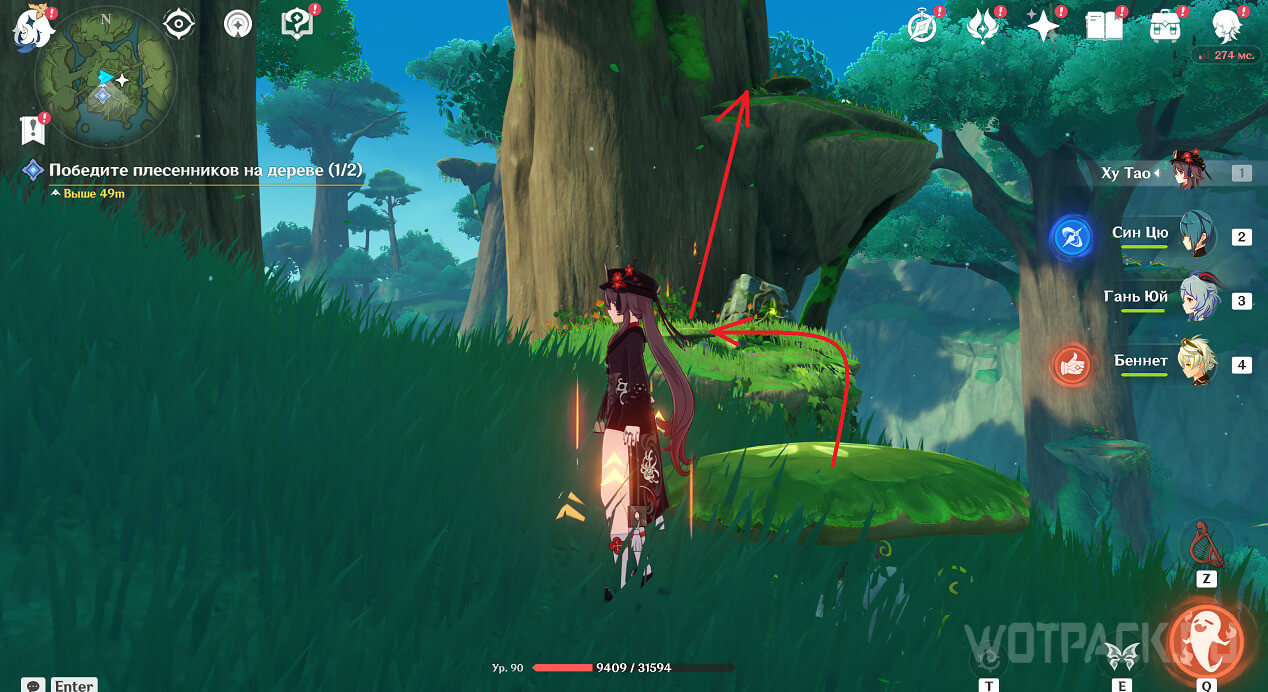Open the Wish four-pointed star icon
This screenshot has height=692, width=1268.
(1043, 26)
